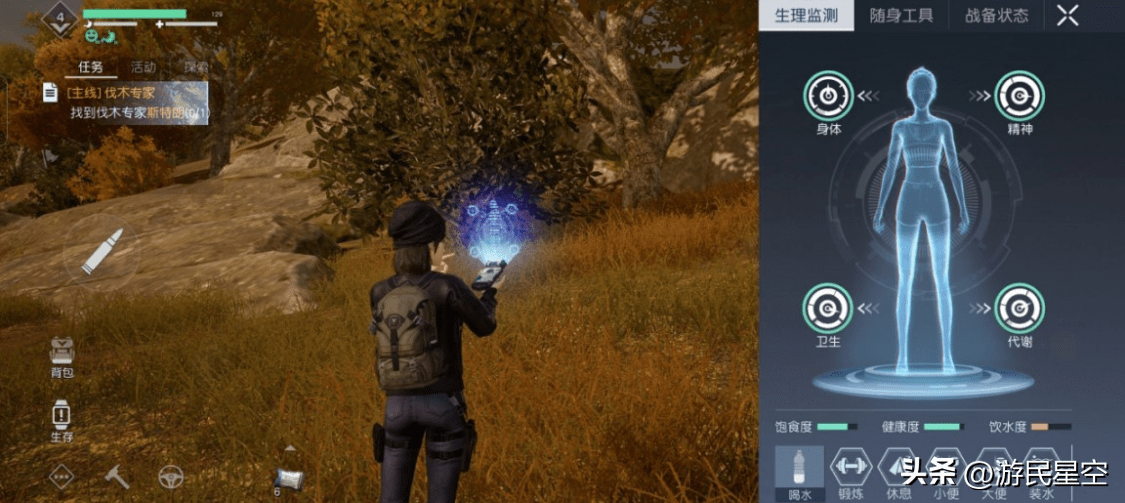Switch to the 活动 events tab

pos(143,67)
